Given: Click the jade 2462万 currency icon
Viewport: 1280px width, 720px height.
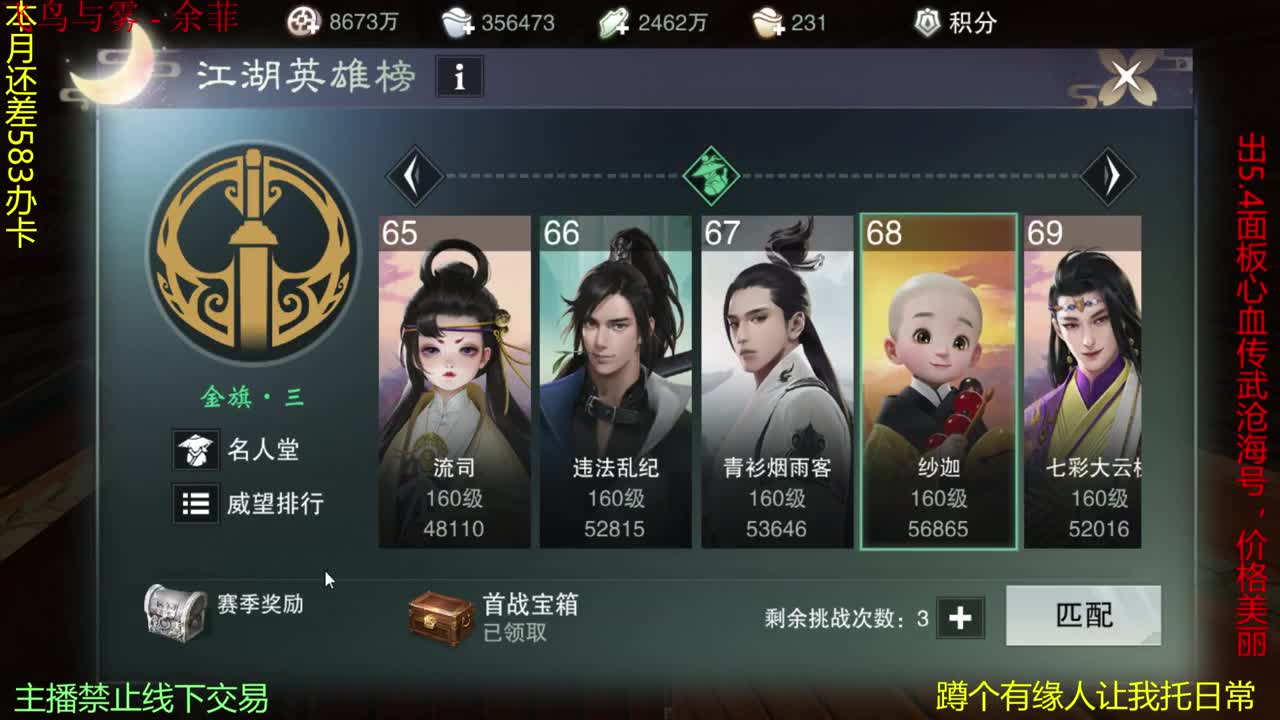Looking at the screenshot, I should coord(615,20).
